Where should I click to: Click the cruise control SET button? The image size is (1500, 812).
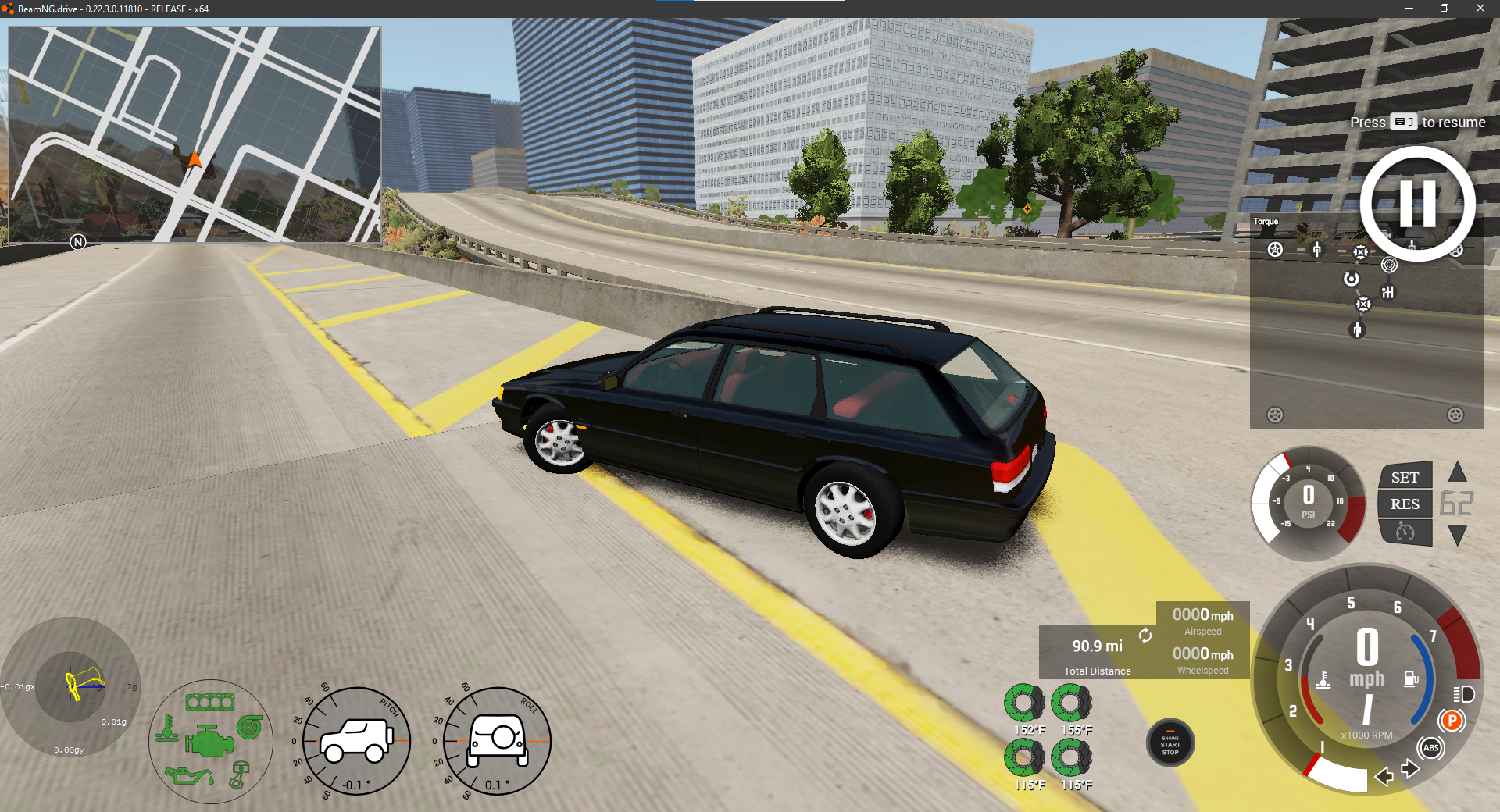click(x=1405, y=477)
